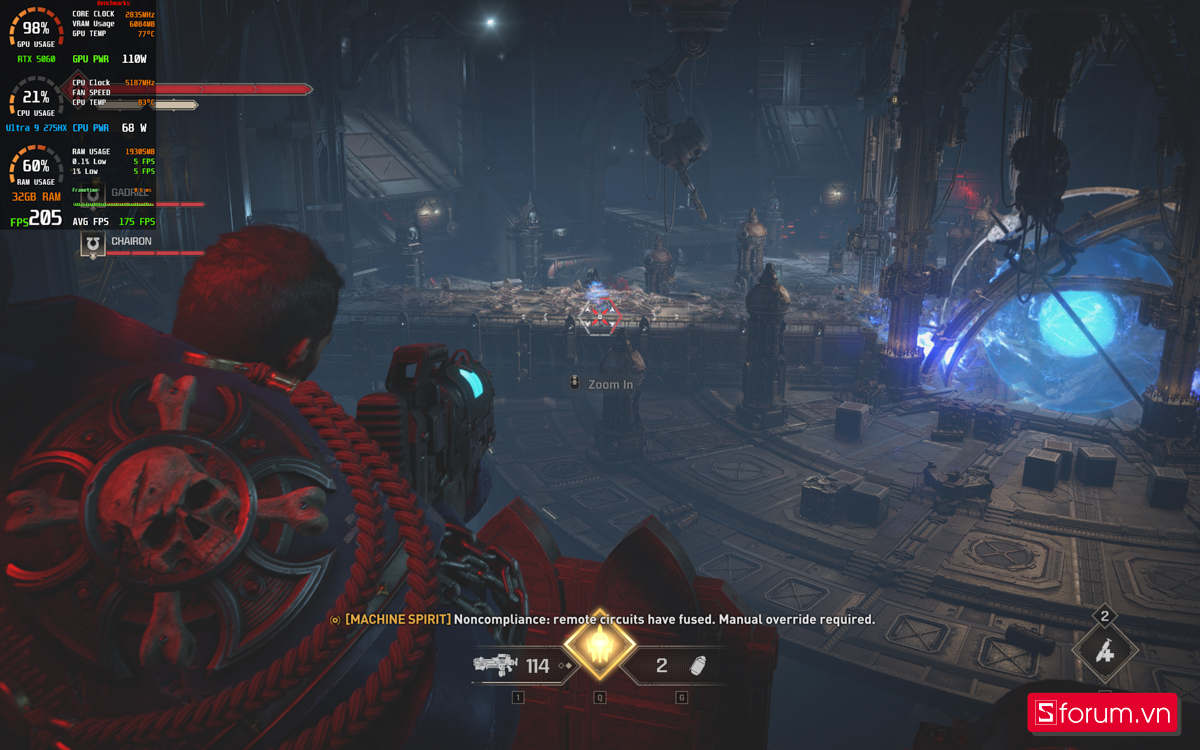Activate the golden diamond class ability

pyautogui.click(x=600, y=645)
